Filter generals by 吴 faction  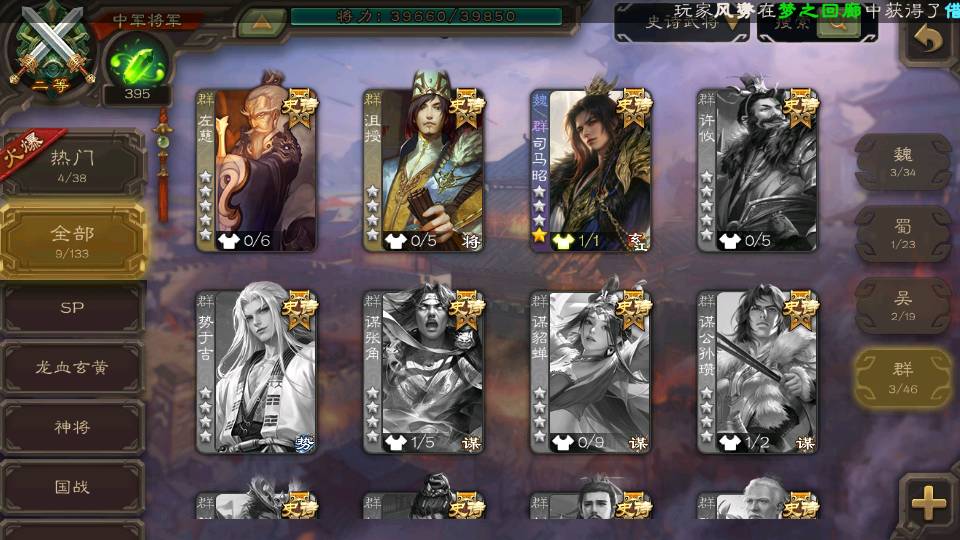click(x=903, y=305)
